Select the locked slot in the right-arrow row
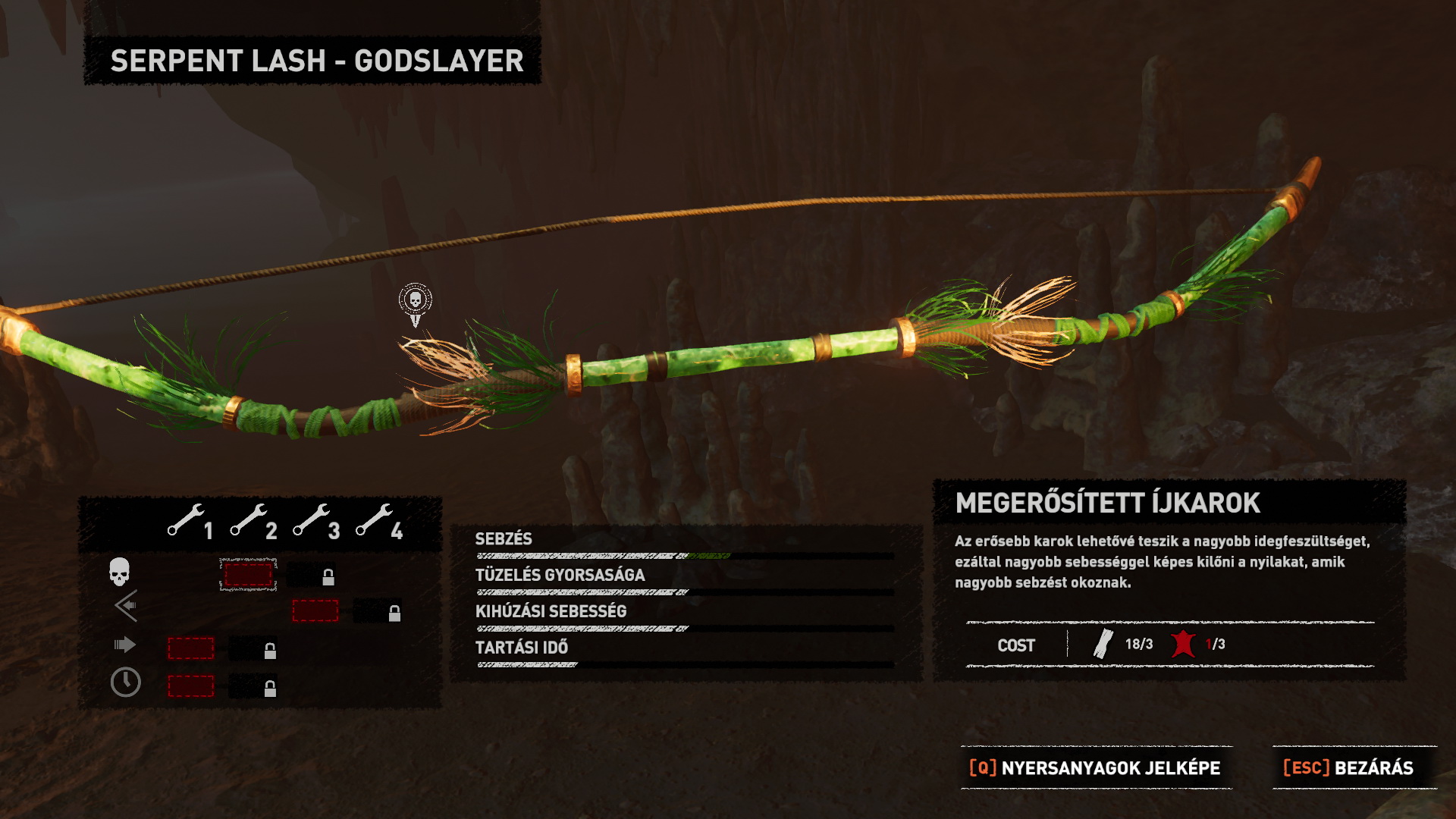The image size is (1456, 819). pos(253,649)
